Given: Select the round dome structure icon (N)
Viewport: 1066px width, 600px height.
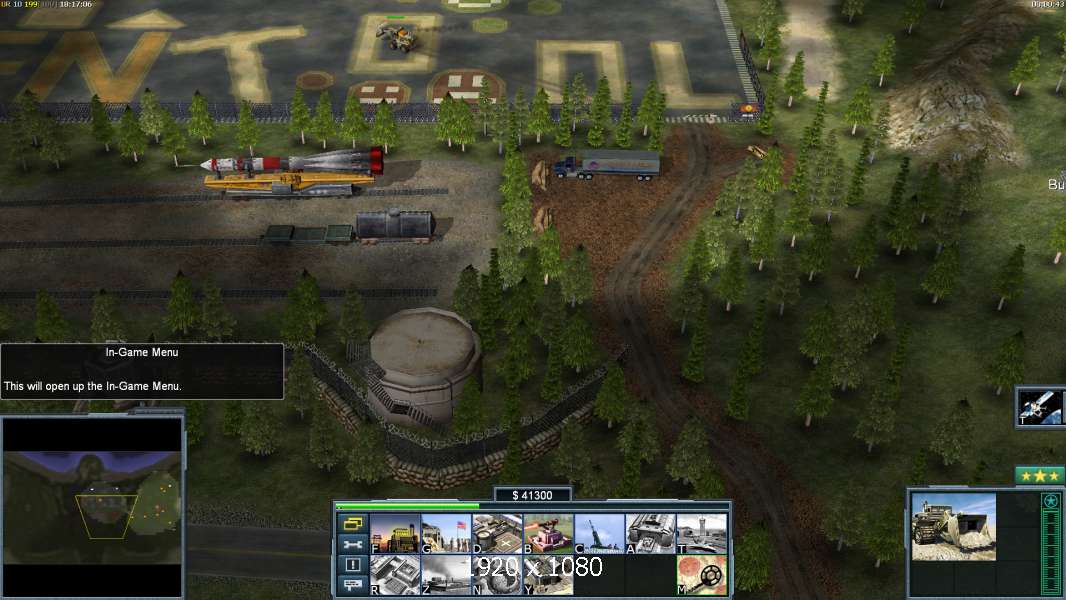Looking at the screenshot, I should pyautogui.click(x=497, y=575).
